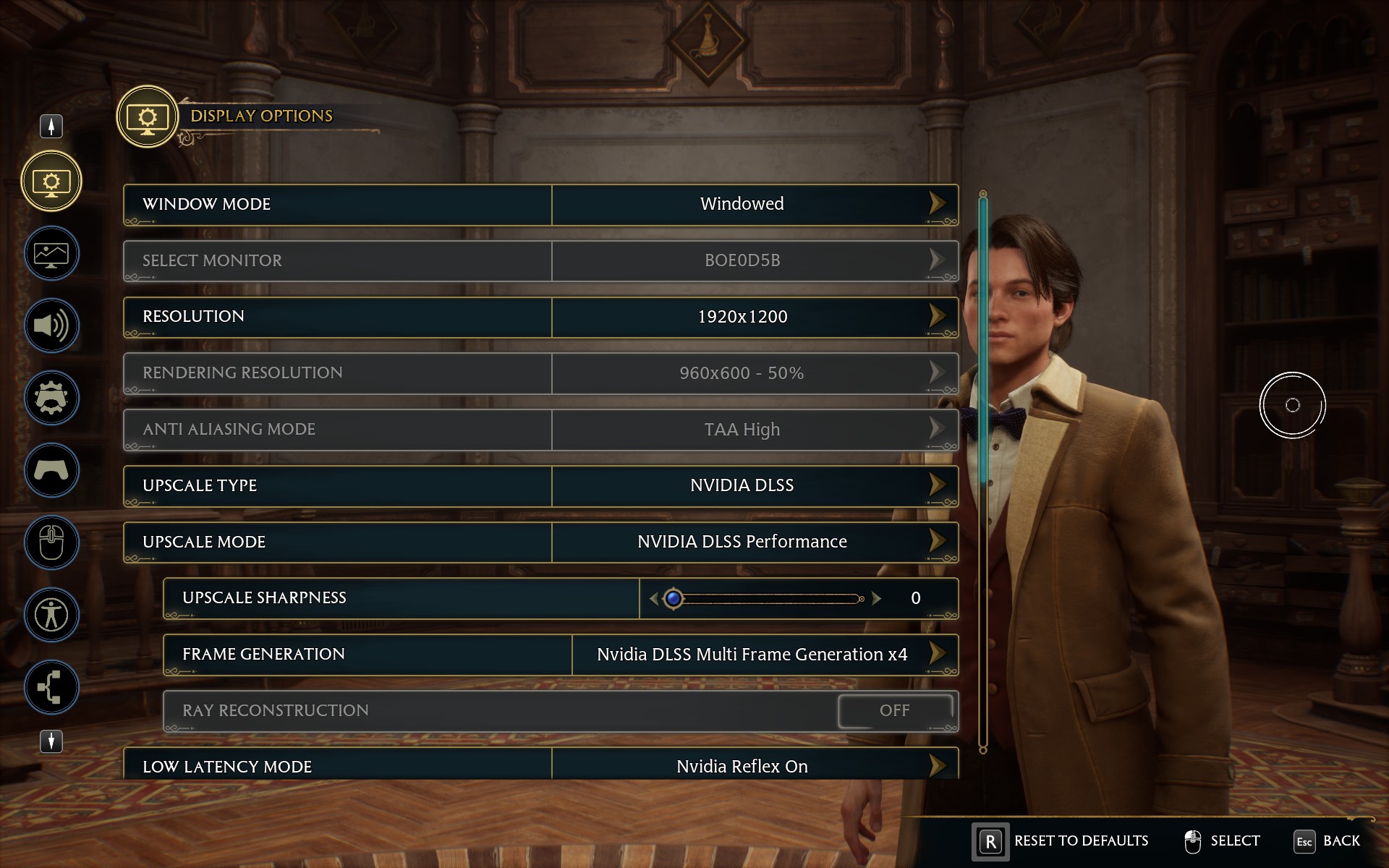
Task: Click the settings list scrollbar
Action: [x=982, y=470]
